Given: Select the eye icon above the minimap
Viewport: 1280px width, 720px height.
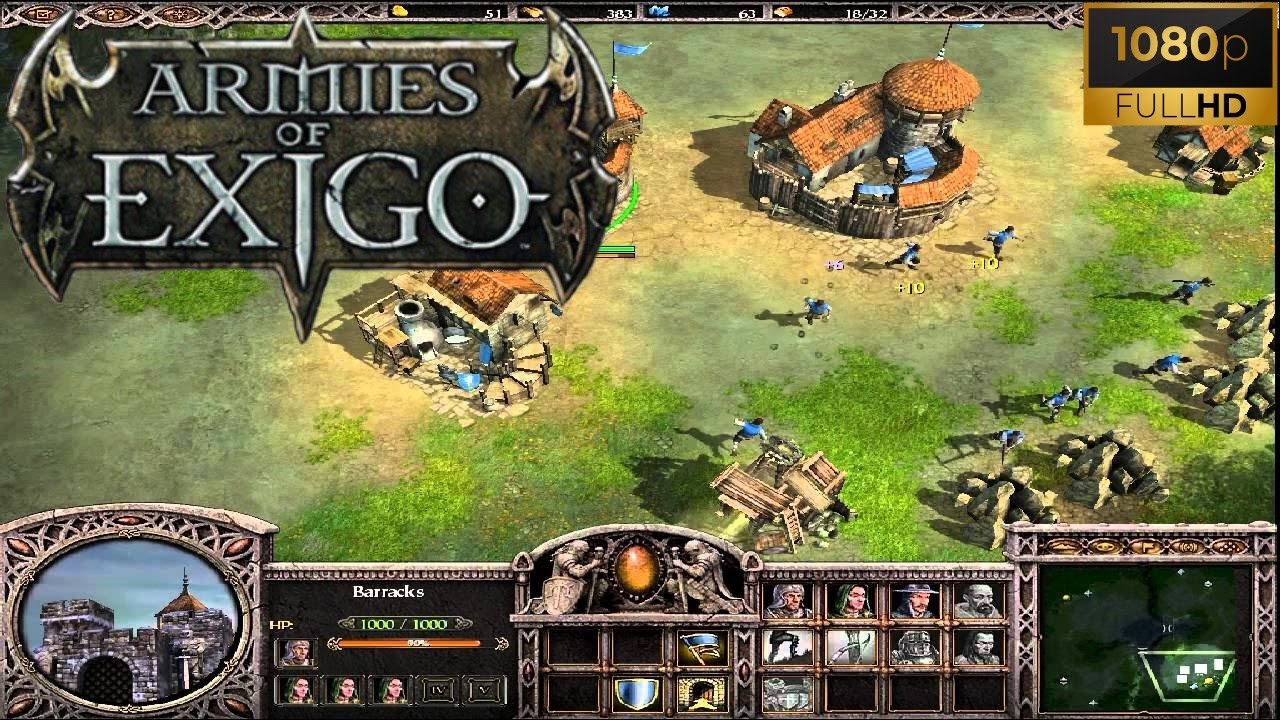Looking at the screenshot, I should click(x=1103, y=547).
